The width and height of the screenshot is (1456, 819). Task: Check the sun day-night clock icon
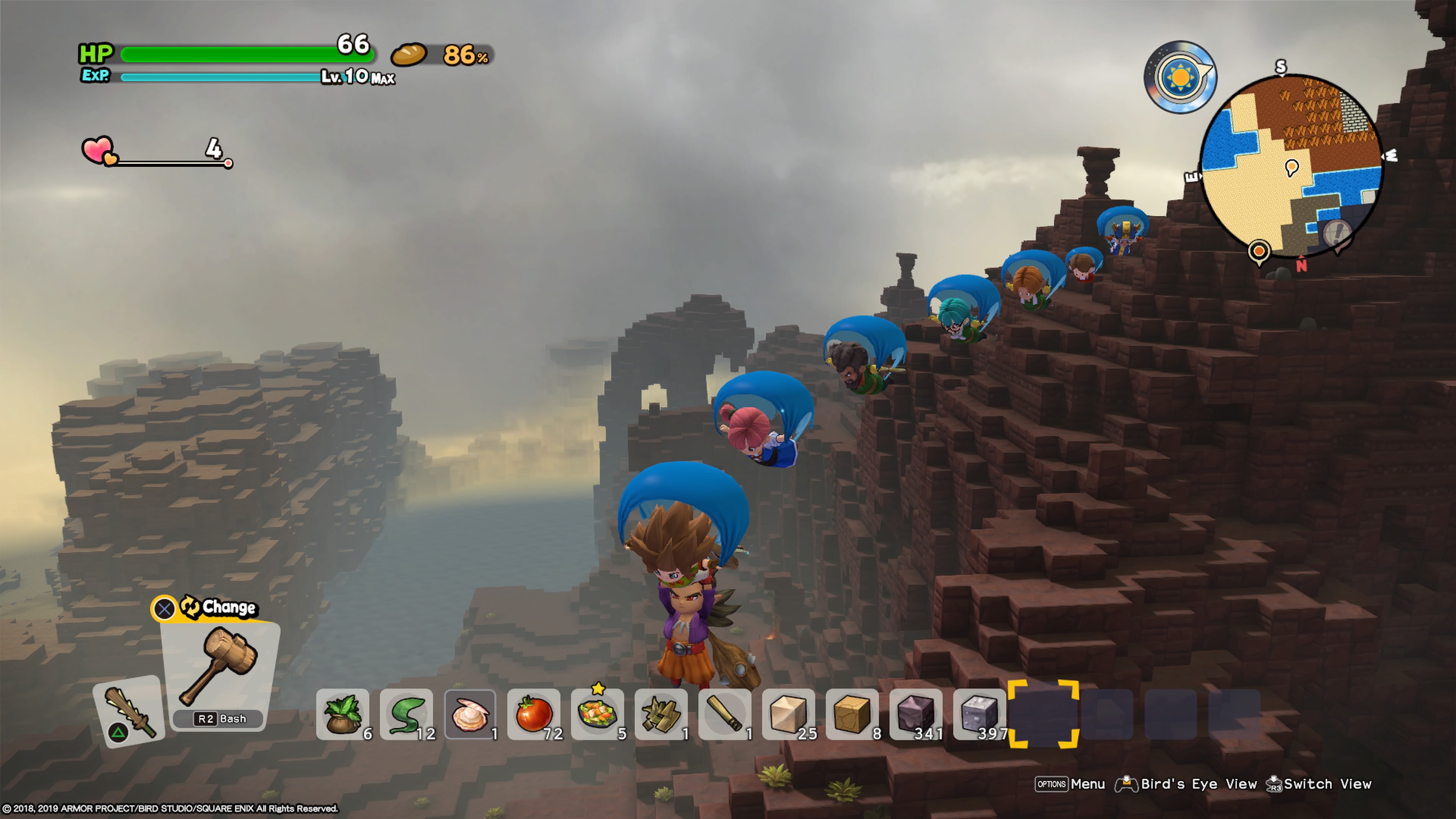pyautogui.click(x=1180, y=77)
